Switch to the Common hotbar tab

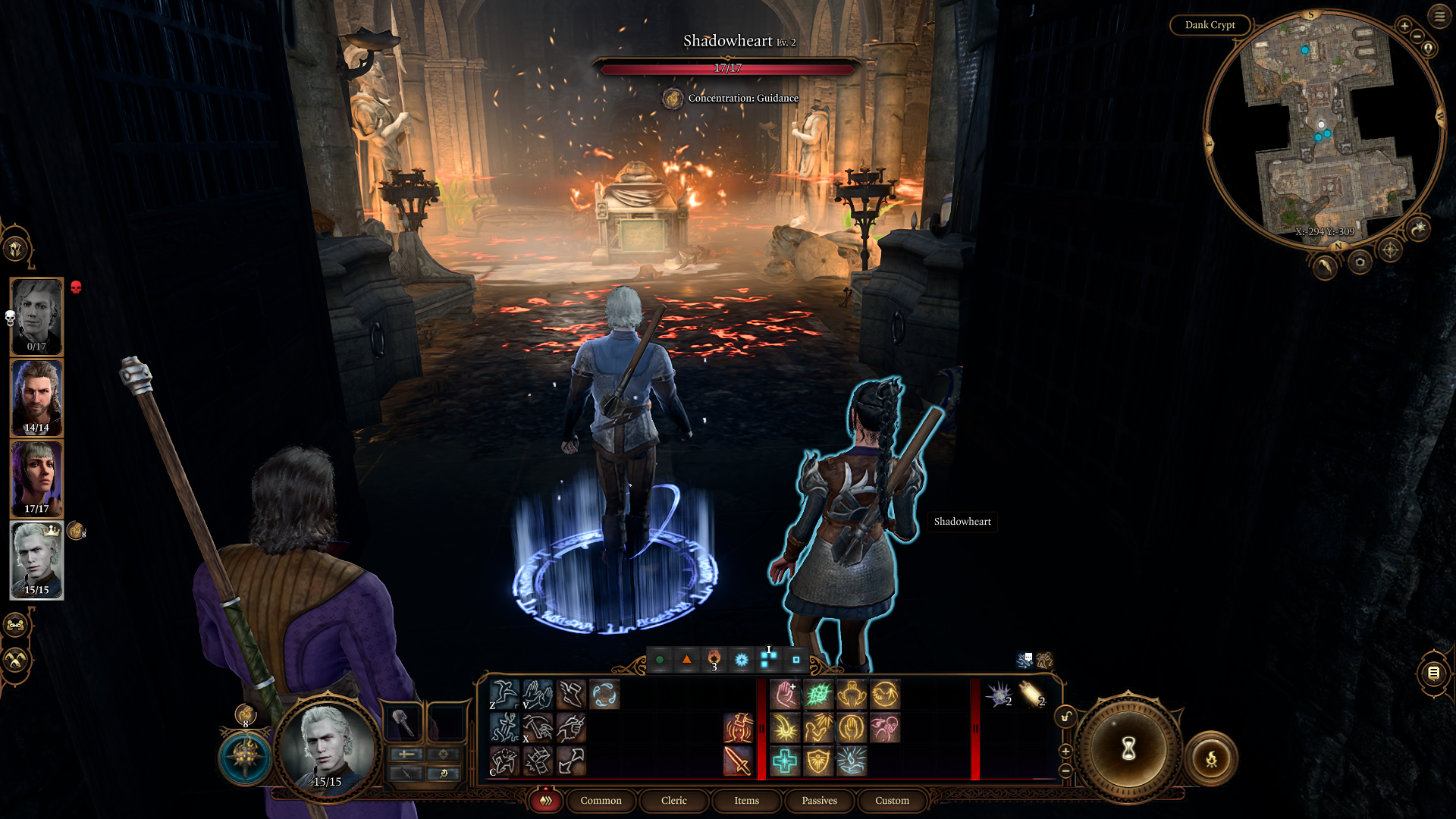coord(601,801)
